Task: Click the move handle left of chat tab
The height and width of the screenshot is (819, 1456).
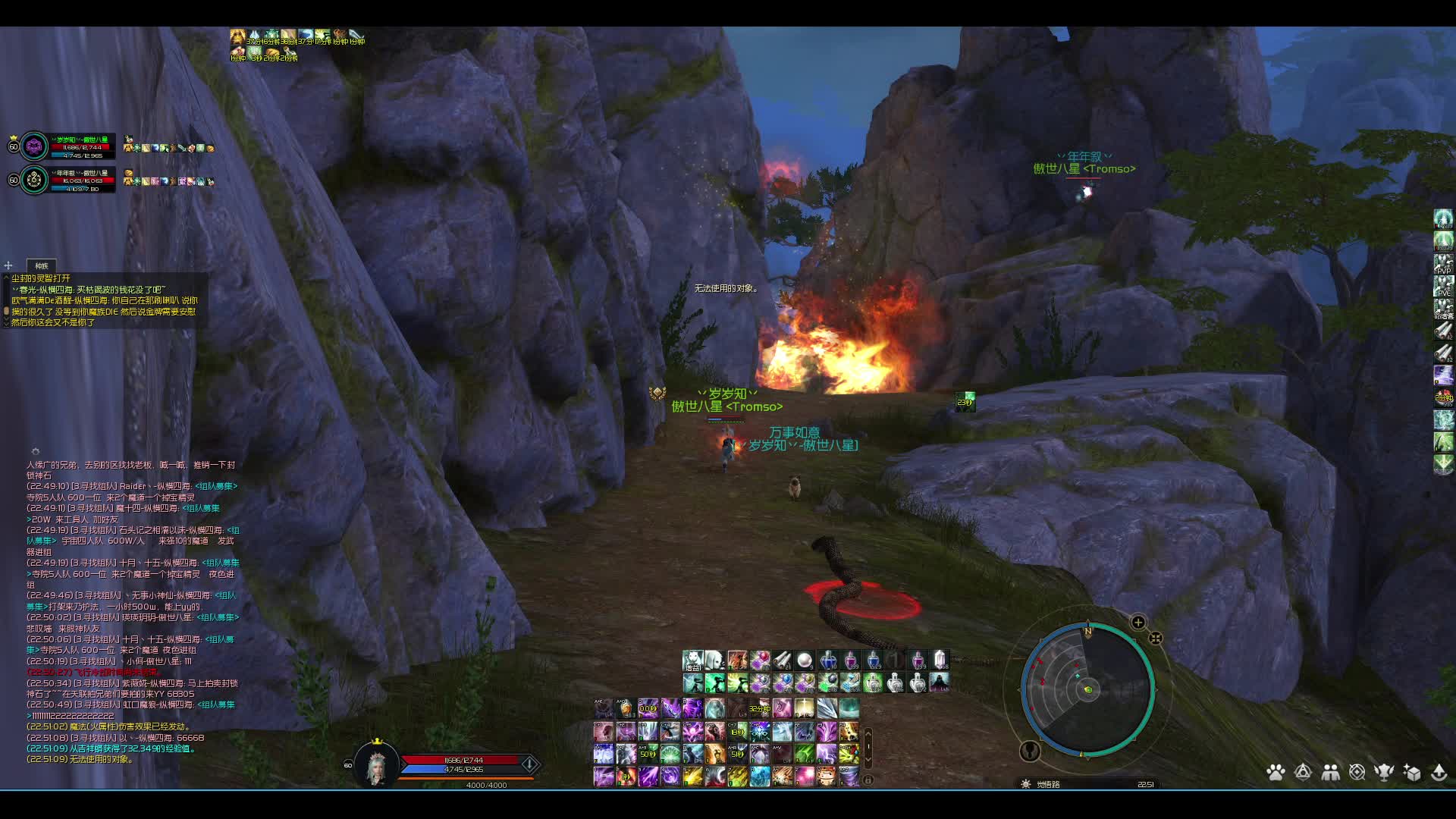Action: click(8, 265)
